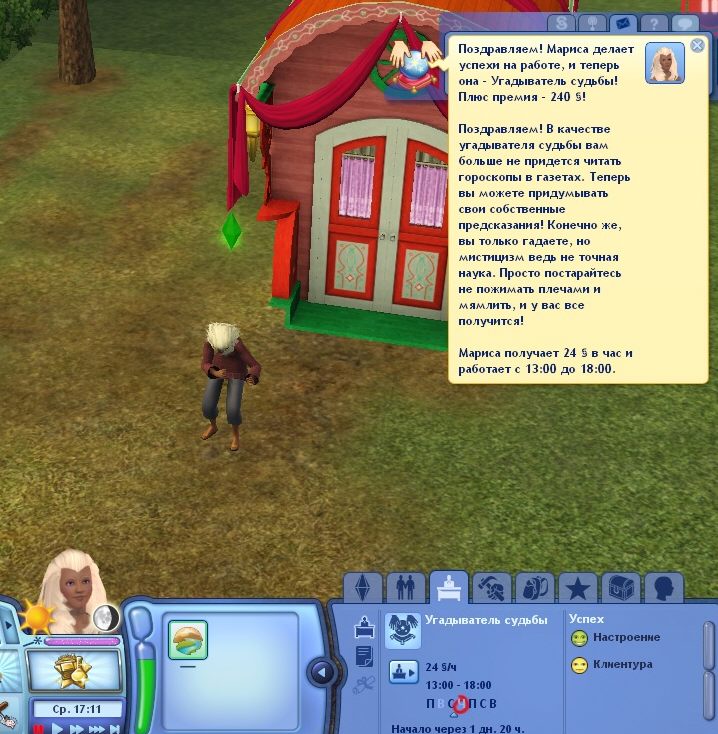Click the rainbow moodlet icon

(x=188, y=640)
